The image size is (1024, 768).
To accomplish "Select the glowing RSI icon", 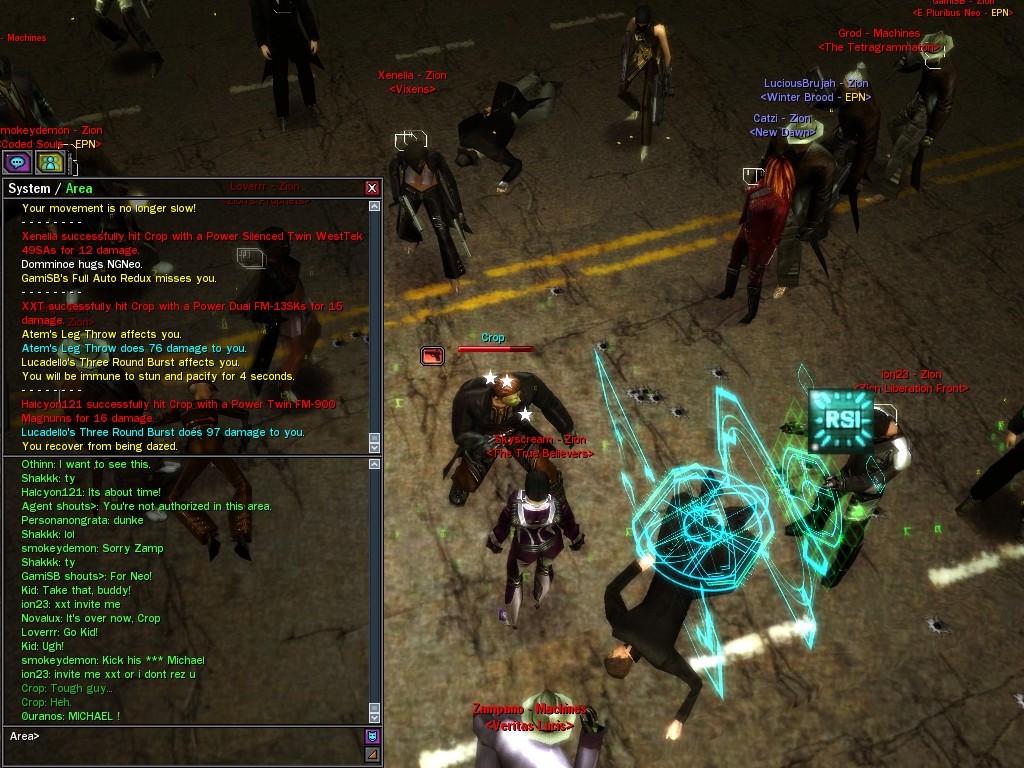I will pos(840,420).
